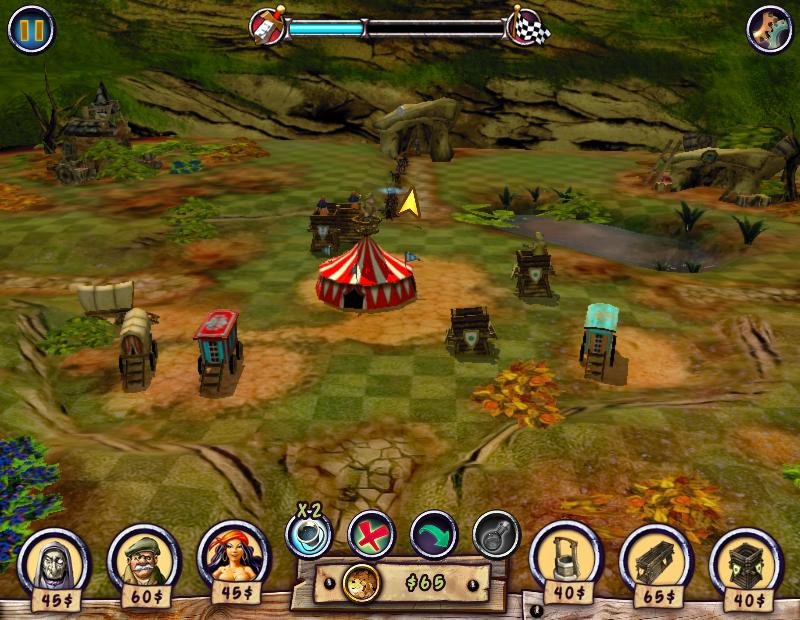Pause the game with the pause button
The width and height of the screenshot is (800, 620).
coord(31,29)
